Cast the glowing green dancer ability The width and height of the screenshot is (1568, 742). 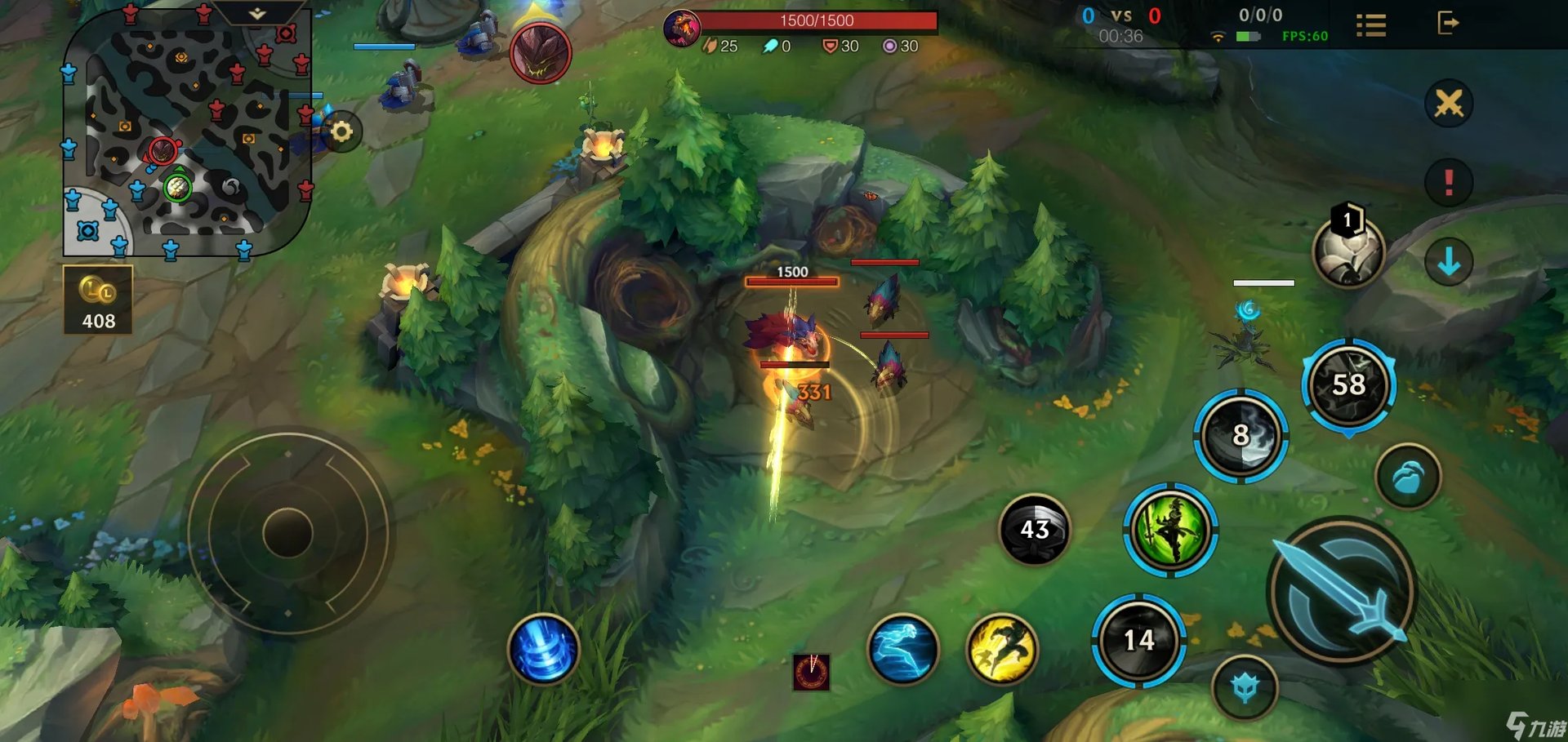pos(1170,531)
